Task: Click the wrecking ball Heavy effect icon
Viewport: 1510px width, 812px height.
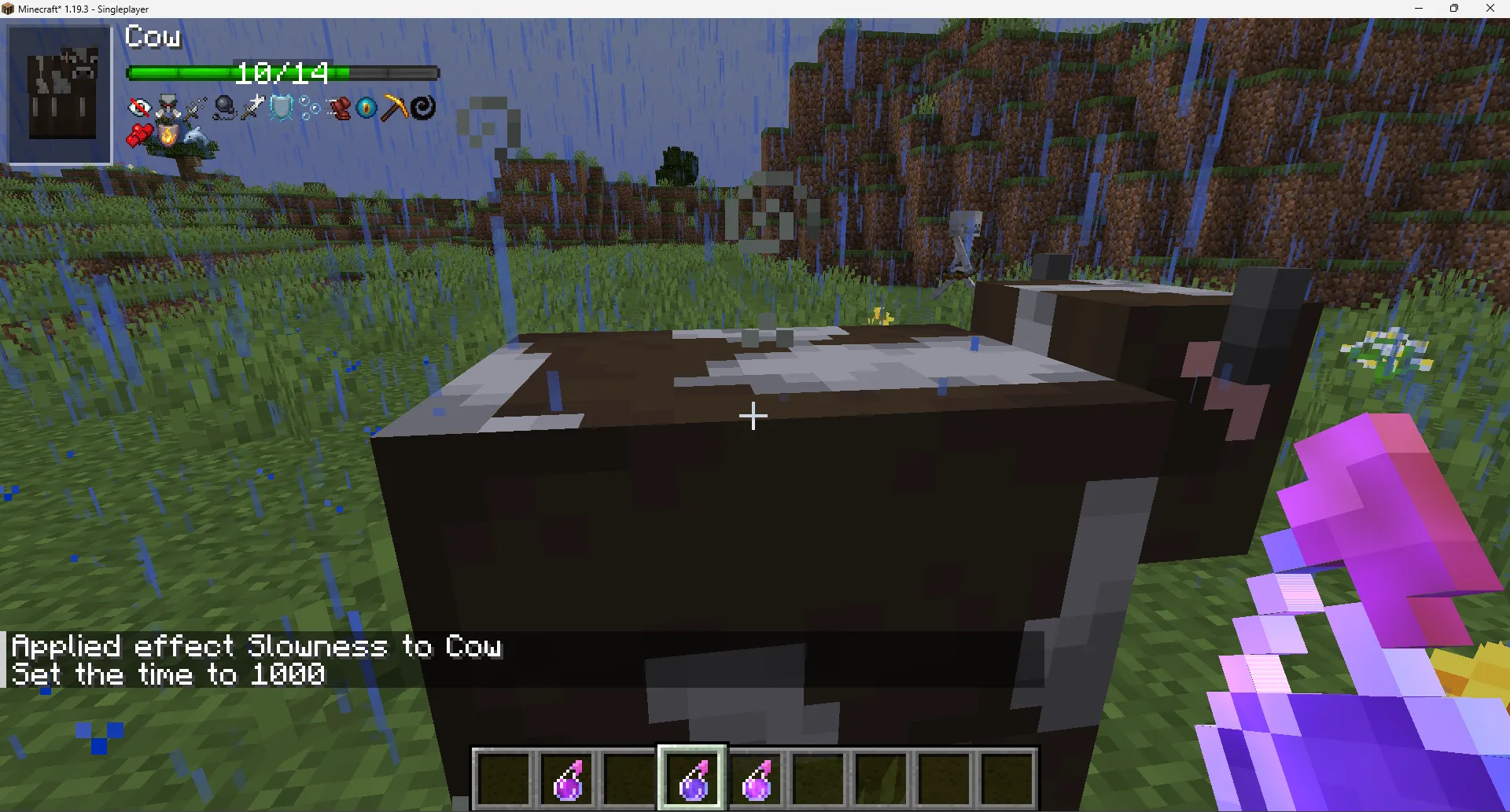Action: click(224, 106)
